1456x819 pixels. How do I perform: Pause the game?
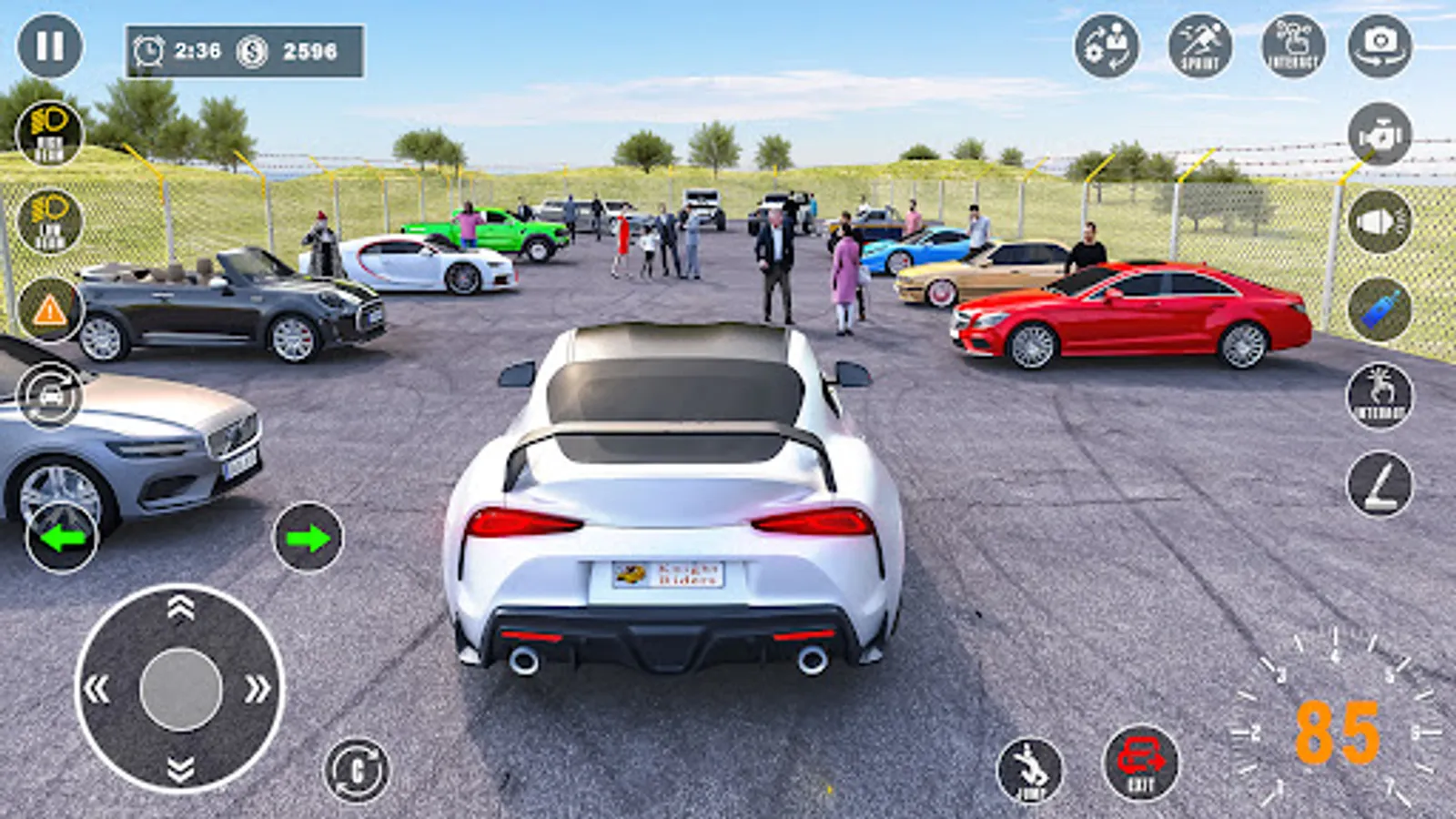point(50,45)
